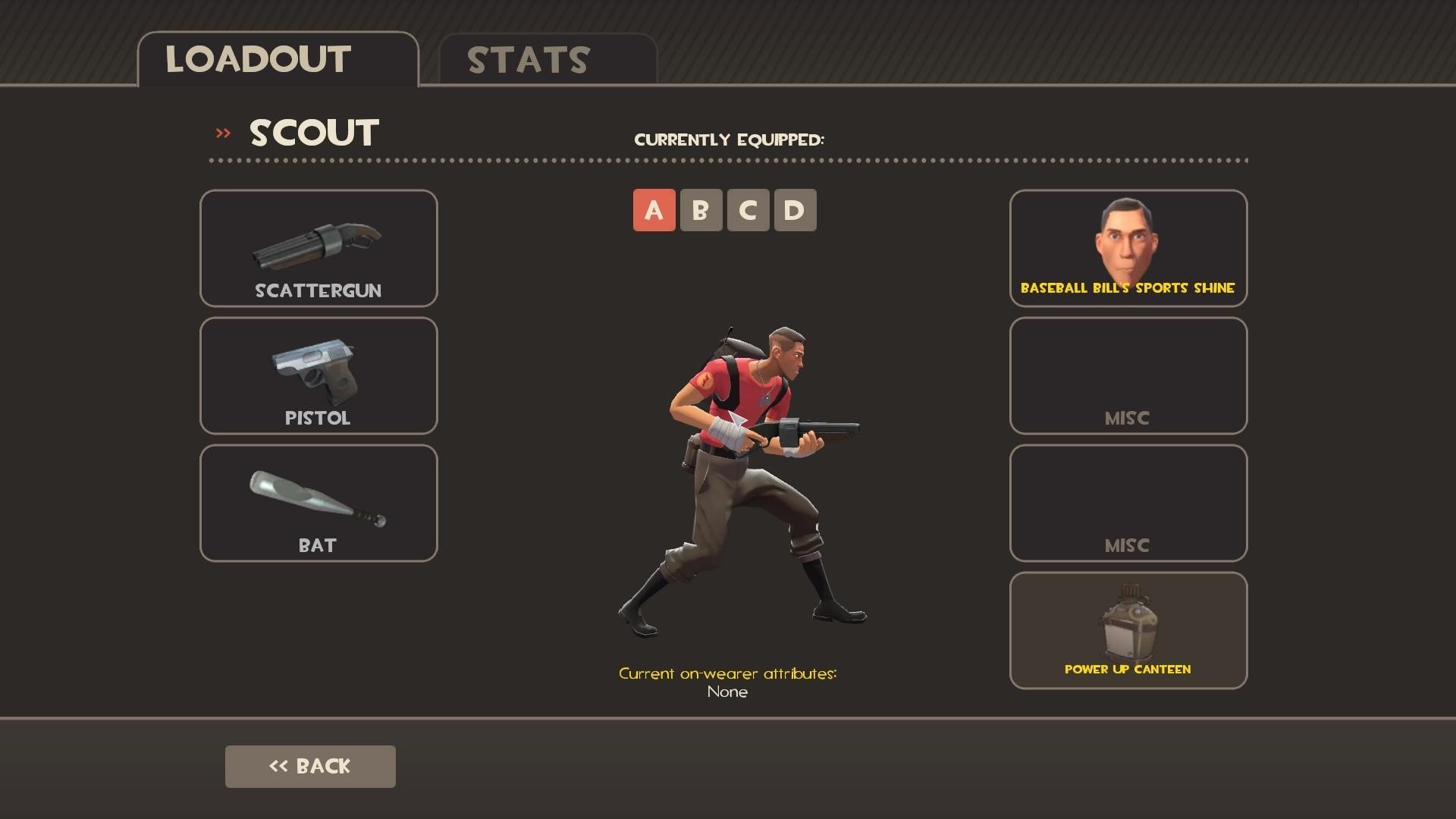
Task: Select the Loadout tab
Action: (x=278, y=60)
